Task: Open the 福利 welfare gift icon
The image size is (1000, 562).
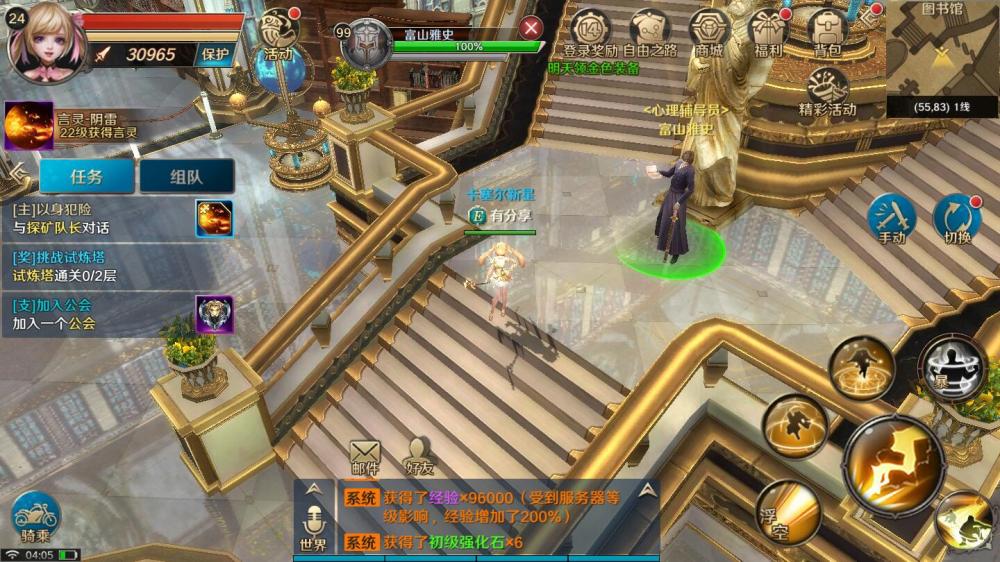Action: [768, 31]
